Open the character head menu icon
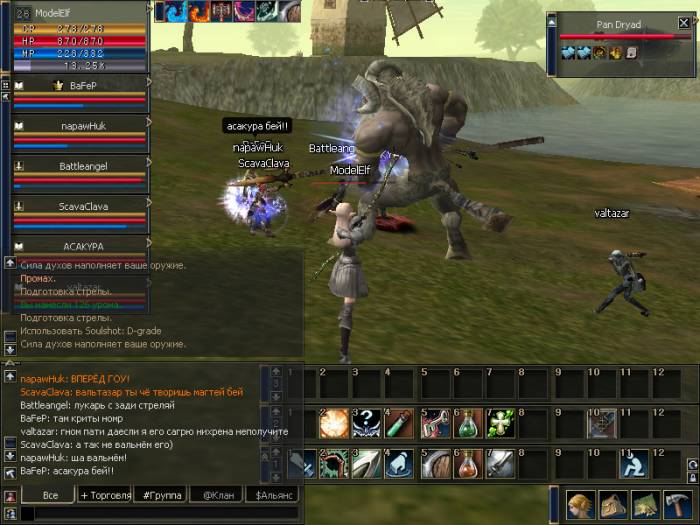700x525 pixels. pos(580,503)
